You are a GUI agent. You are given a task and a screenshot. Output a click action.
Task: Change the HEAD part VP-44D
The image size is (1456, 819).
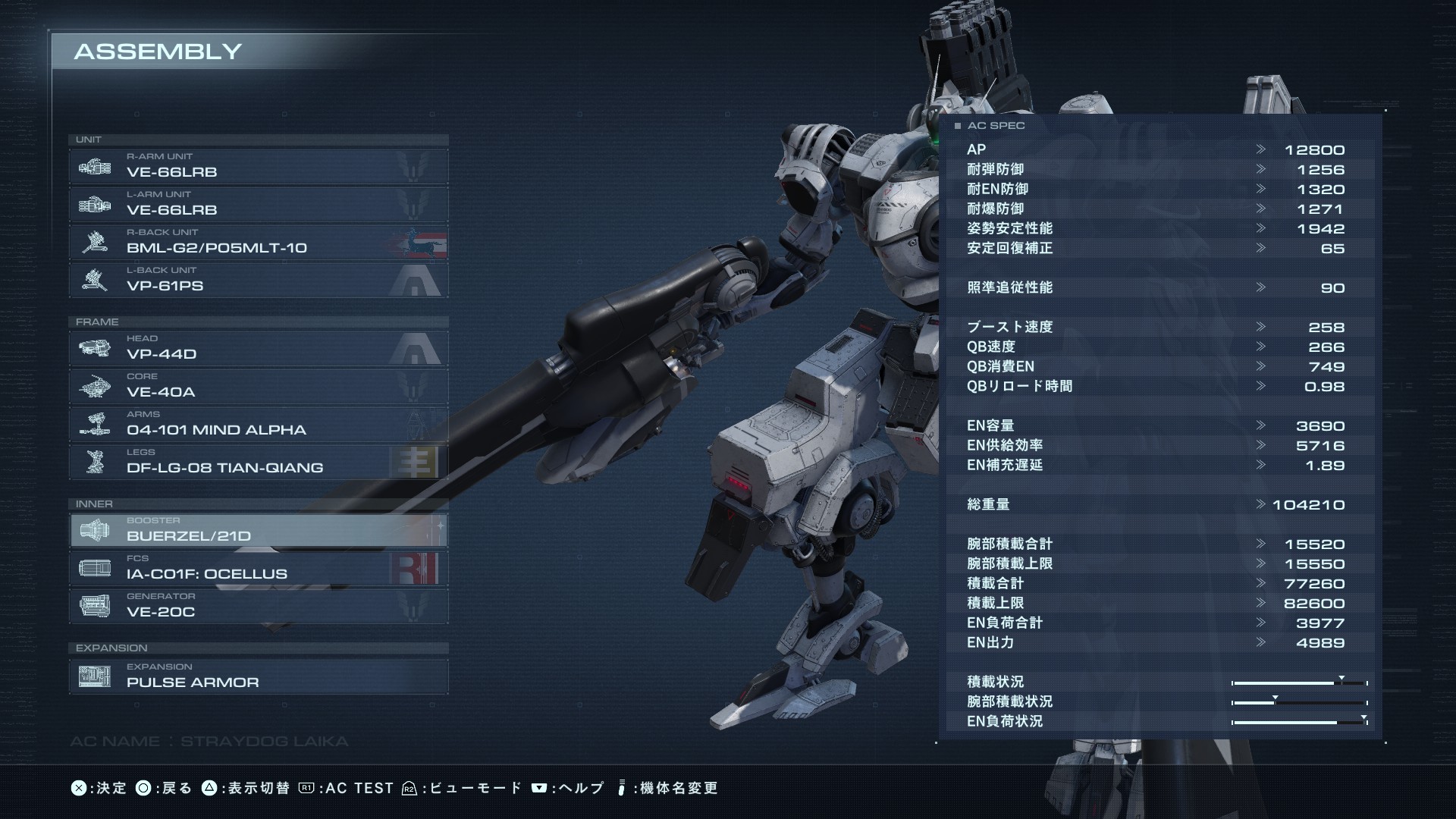coord(258,349)
